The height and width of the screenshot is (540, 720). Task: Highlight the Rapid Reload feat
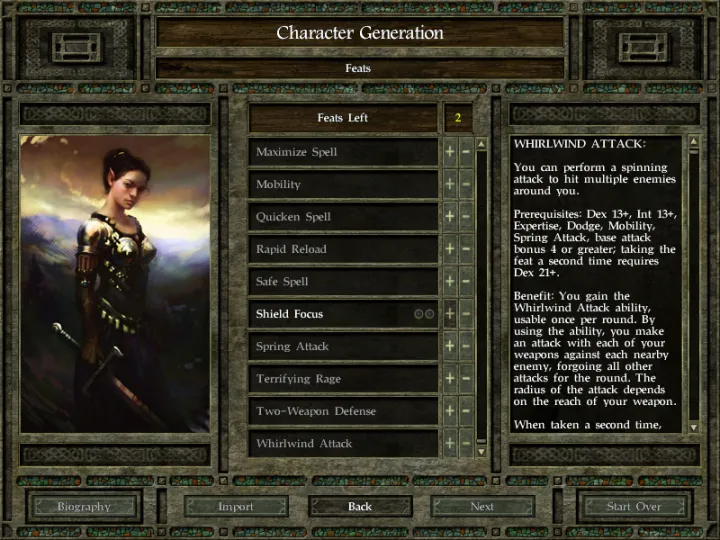[x=342, y=249]
